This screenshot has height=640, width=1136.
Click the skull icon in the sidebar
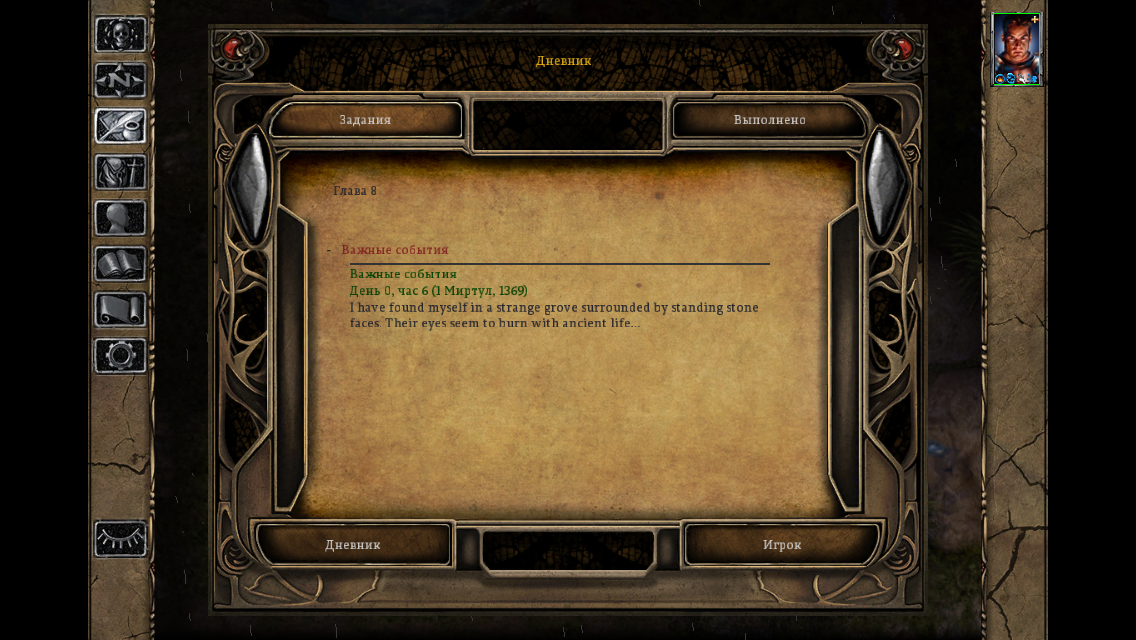121,35
